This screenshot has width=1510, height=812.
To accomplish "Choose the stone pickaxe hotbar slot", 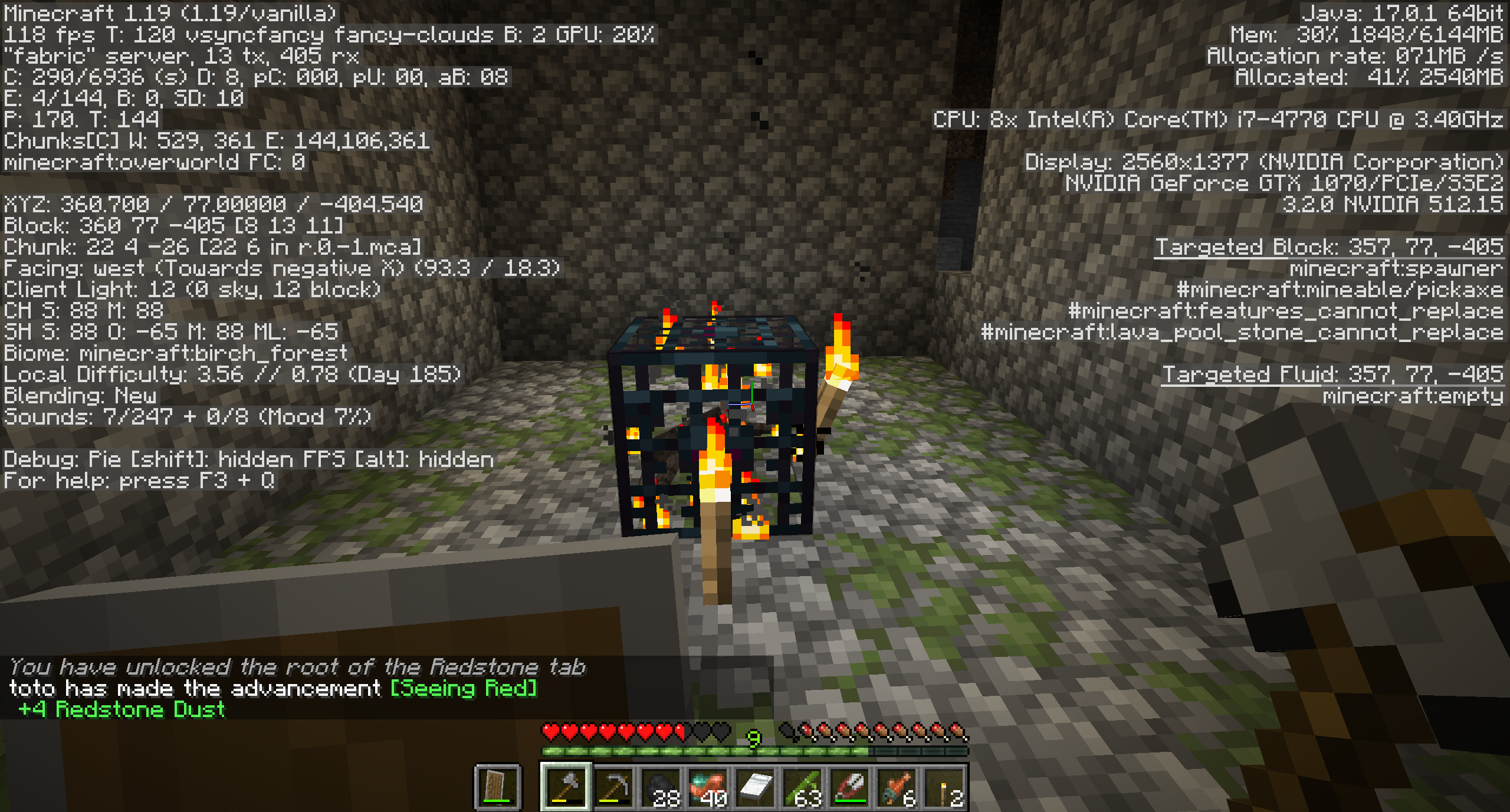I will 613,787.
